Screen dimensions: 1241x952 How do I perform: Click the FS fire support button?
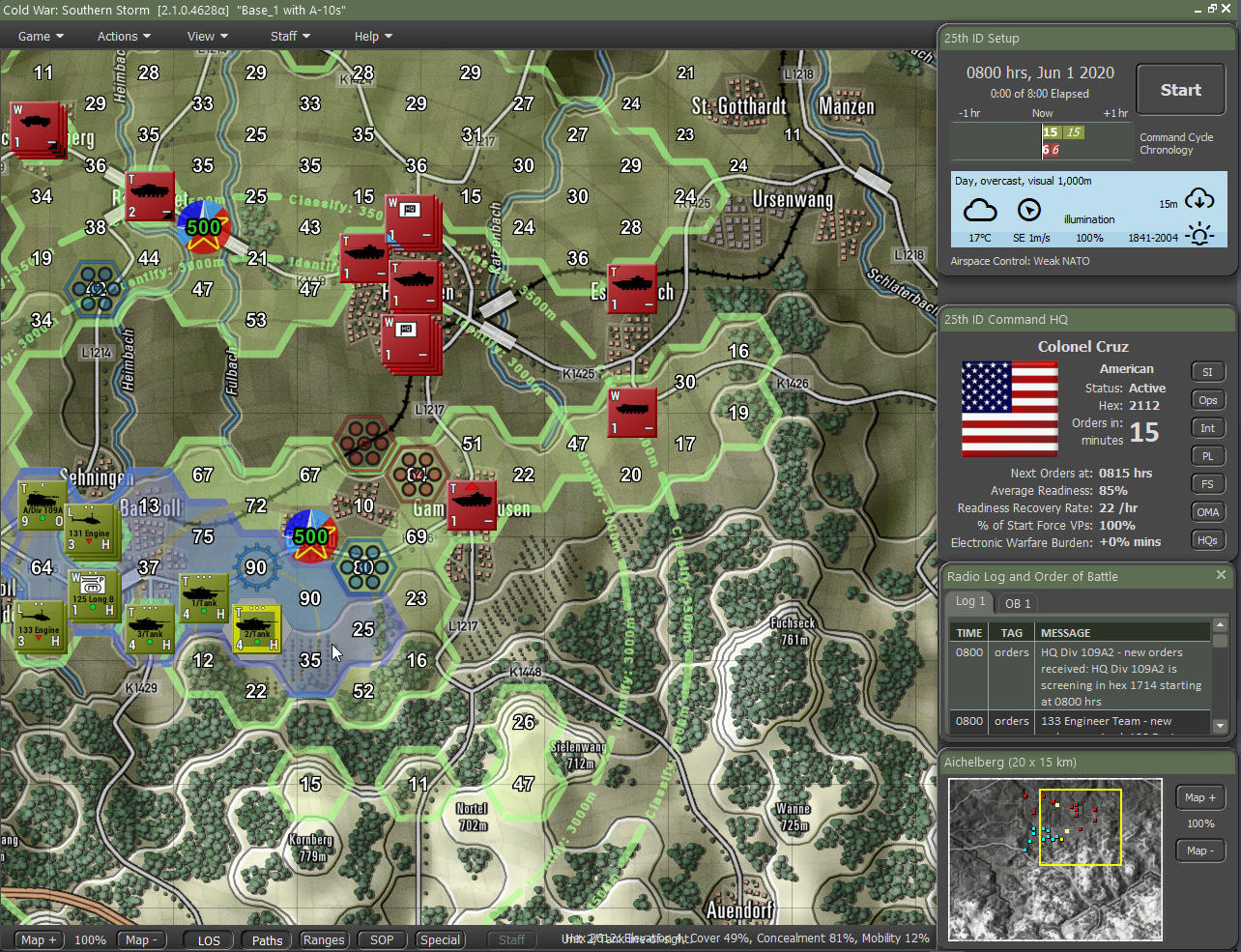tap(1207, 483)
